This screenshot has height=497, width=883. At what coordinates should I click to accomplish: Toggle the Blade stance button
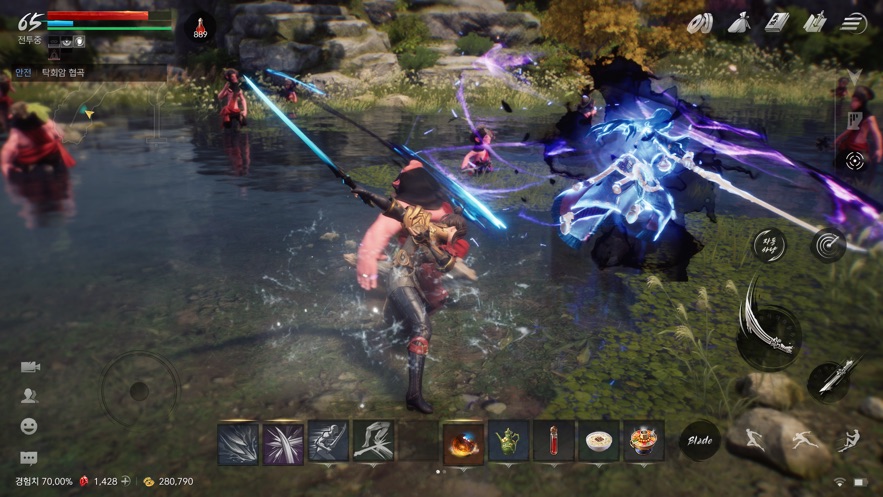[699, 441]
